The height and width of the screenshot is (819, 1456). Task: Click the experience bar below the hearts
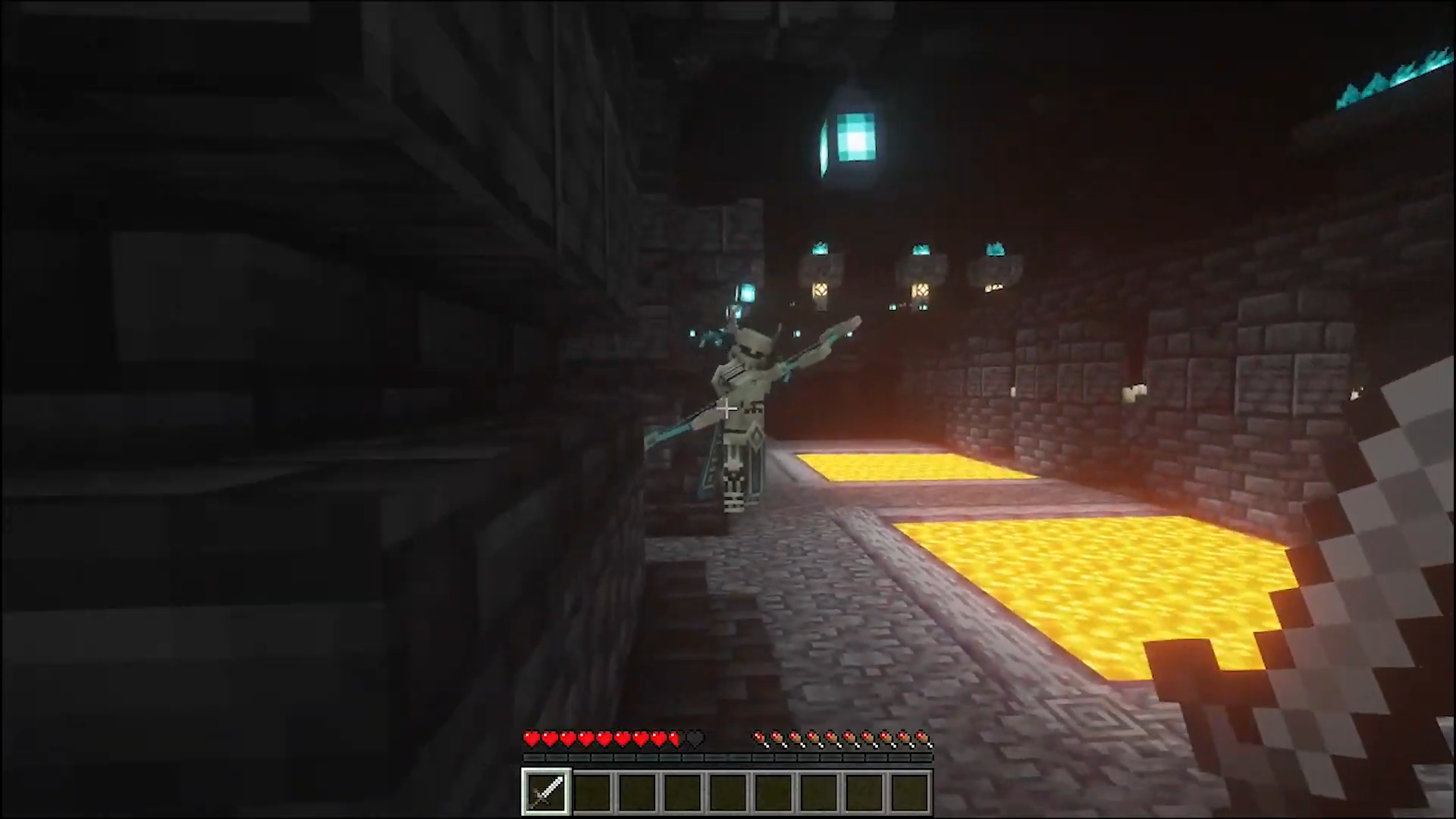click(x=728, y=757)
